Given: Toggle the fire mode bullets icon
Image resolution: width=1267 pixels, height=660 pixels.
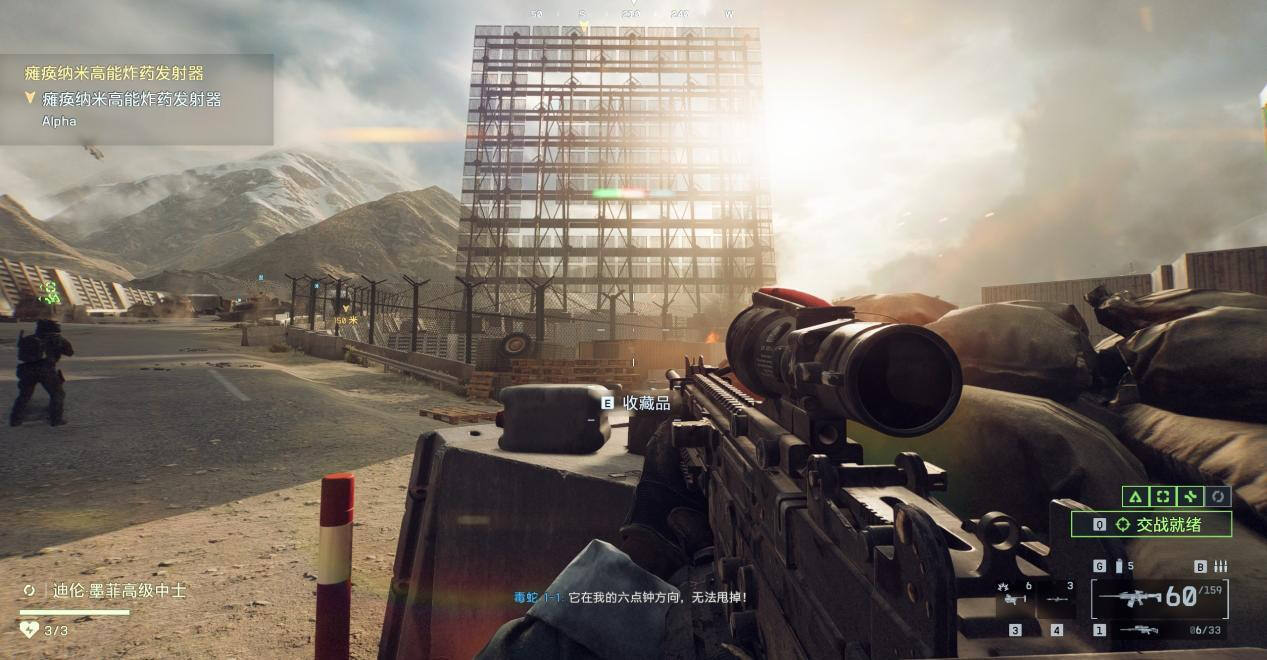Looking at the screenshot, I should [x=1220, y=566].
